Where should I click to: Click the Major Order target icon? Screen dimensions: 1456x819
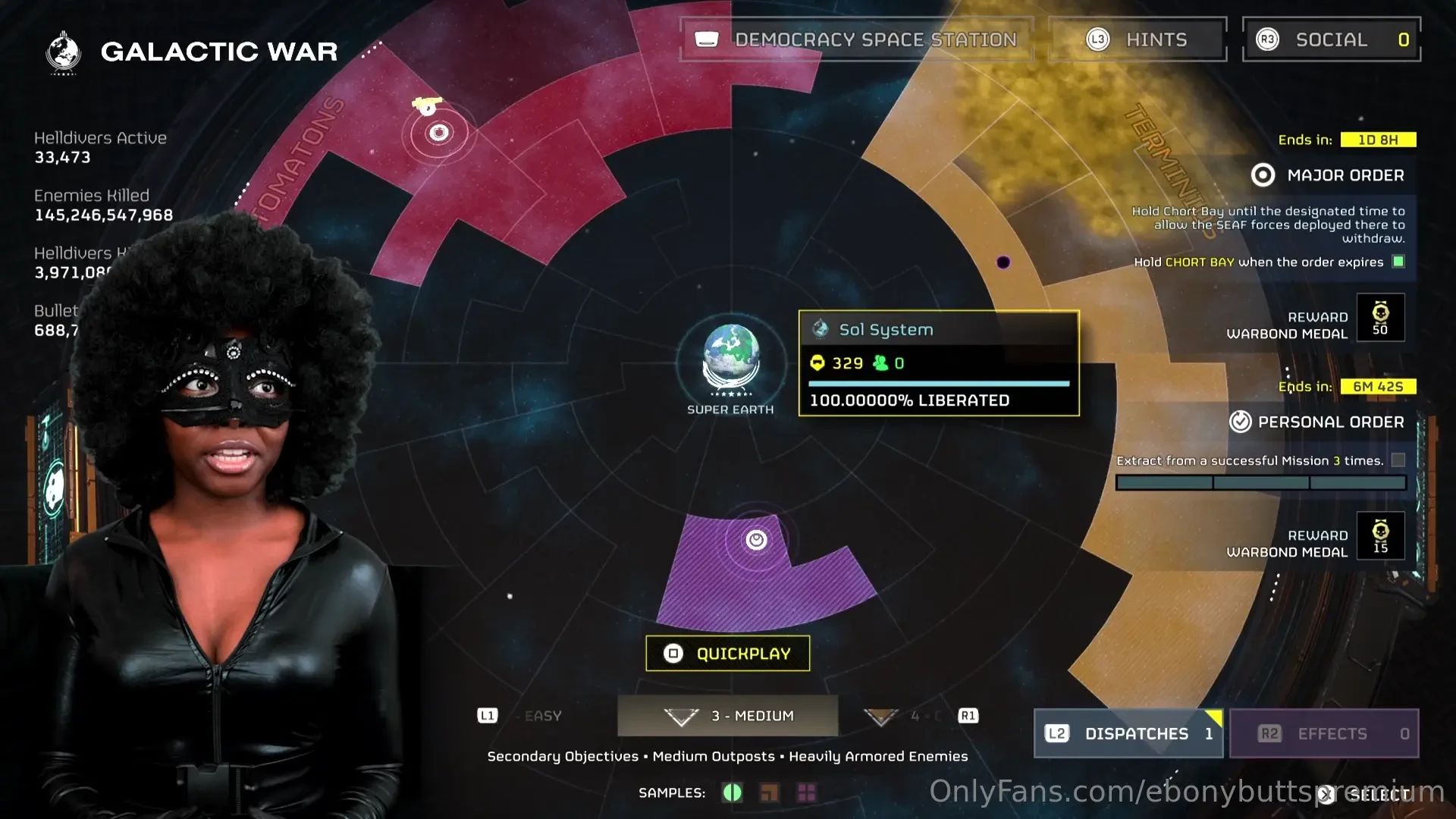pyautogui.click(x=1262, y=175)
